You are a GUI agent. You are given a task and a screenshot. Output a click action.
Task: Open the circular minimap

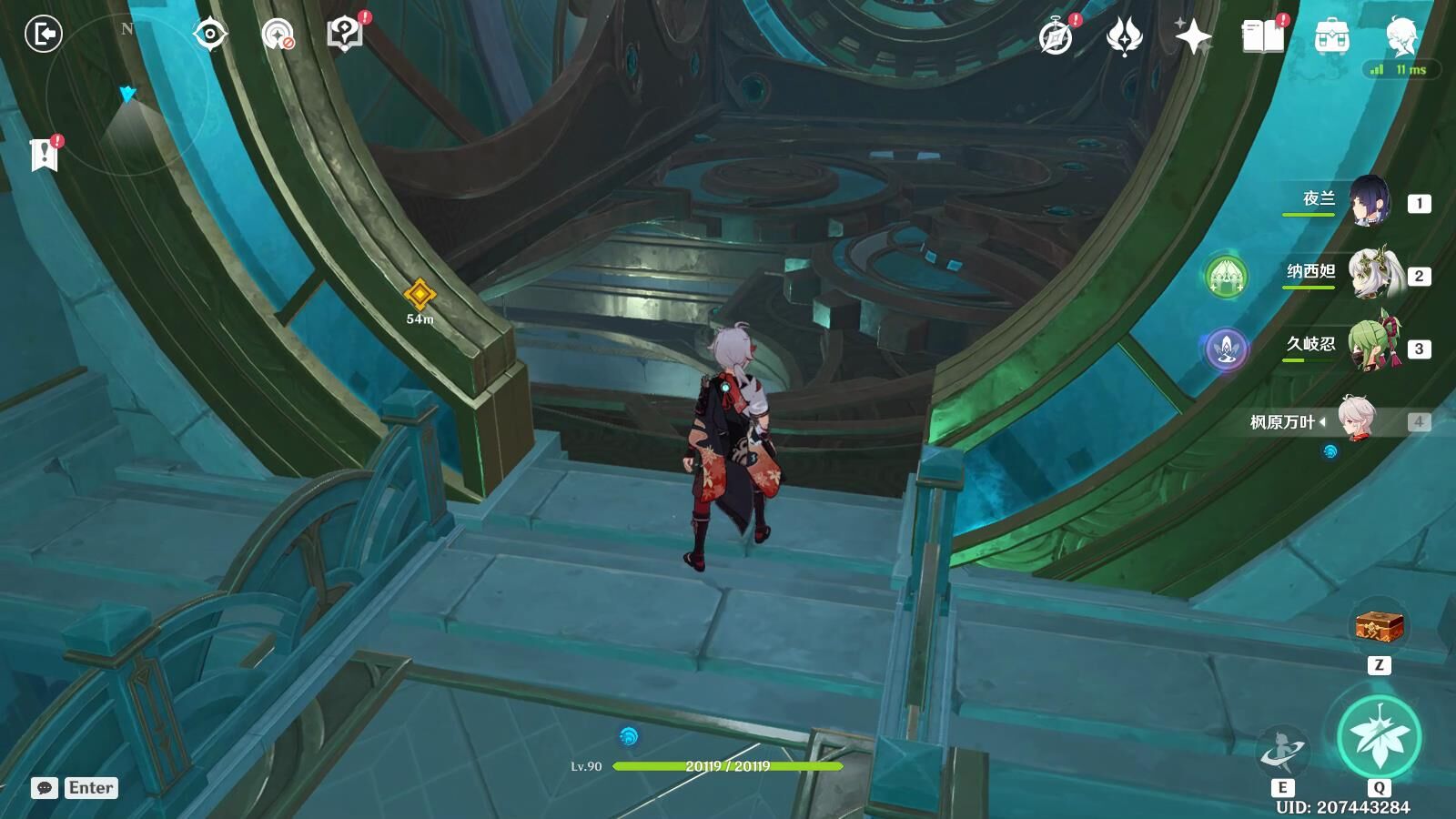point(127,91)
